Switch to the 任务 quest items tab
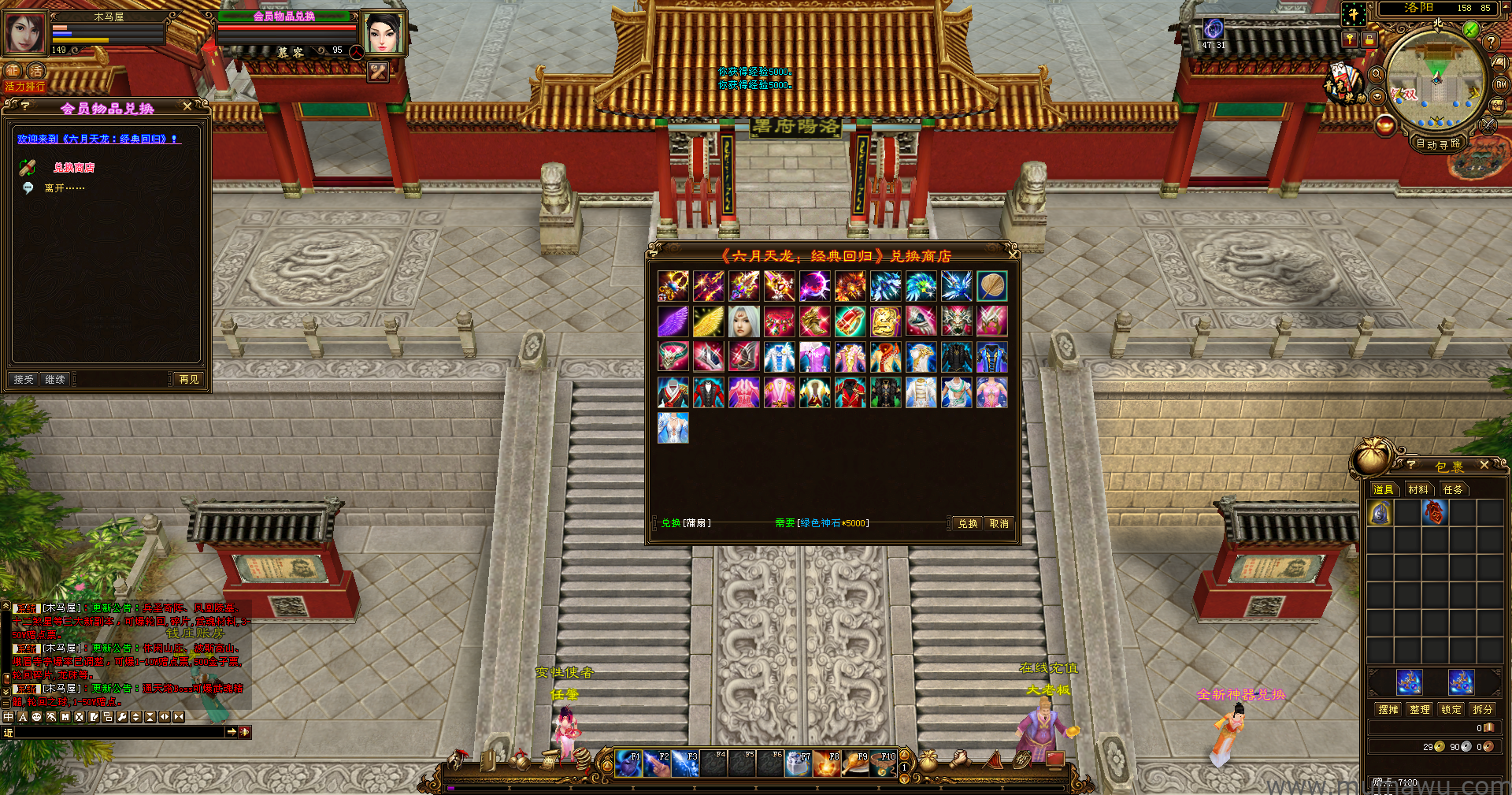 (1452, 490)
